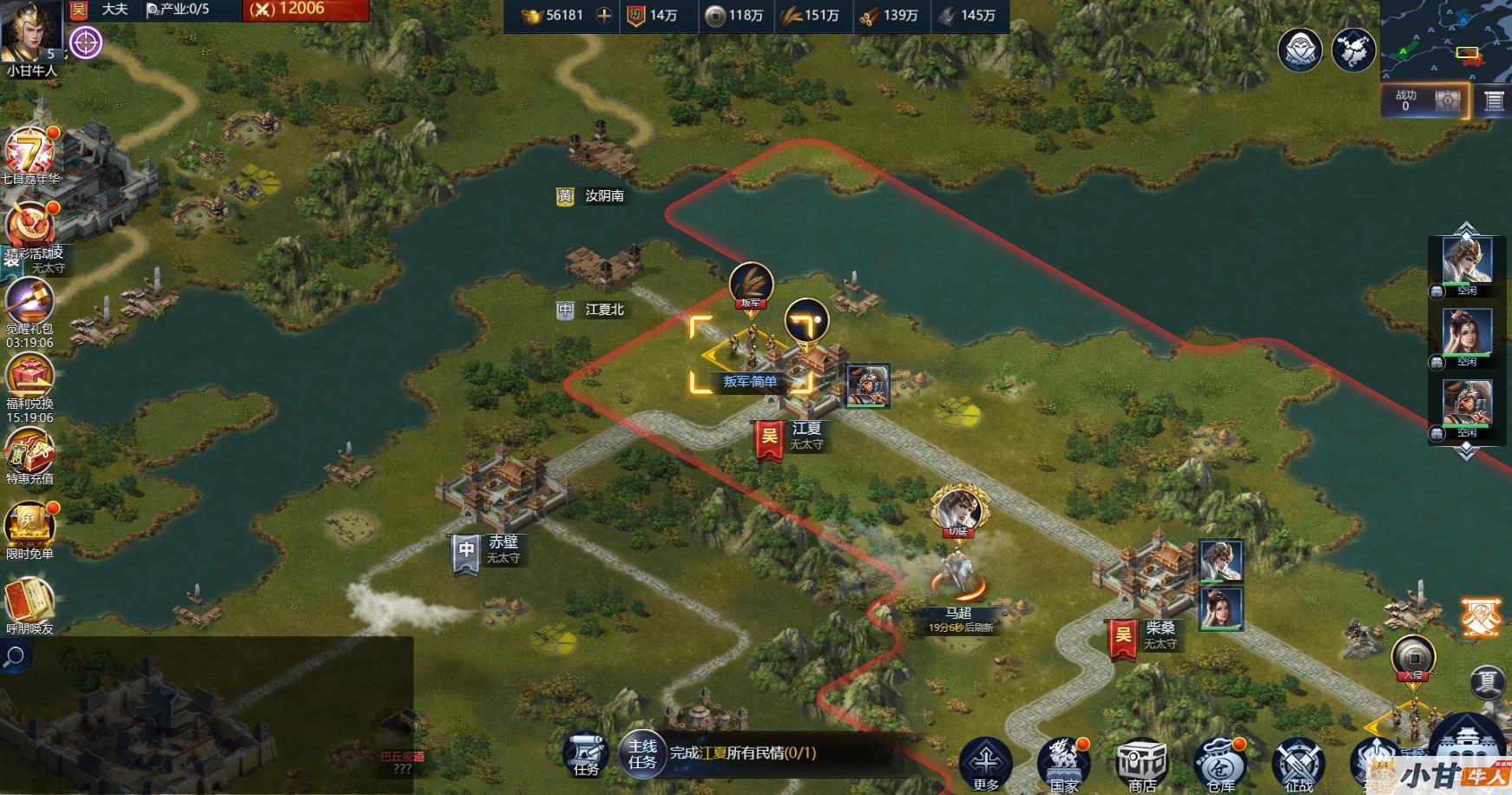This screenshot has width=1512, height=795.
Task: Open the 福利兑换 welfare exchange
Action: pyautogui.click(x=30, y=379)
